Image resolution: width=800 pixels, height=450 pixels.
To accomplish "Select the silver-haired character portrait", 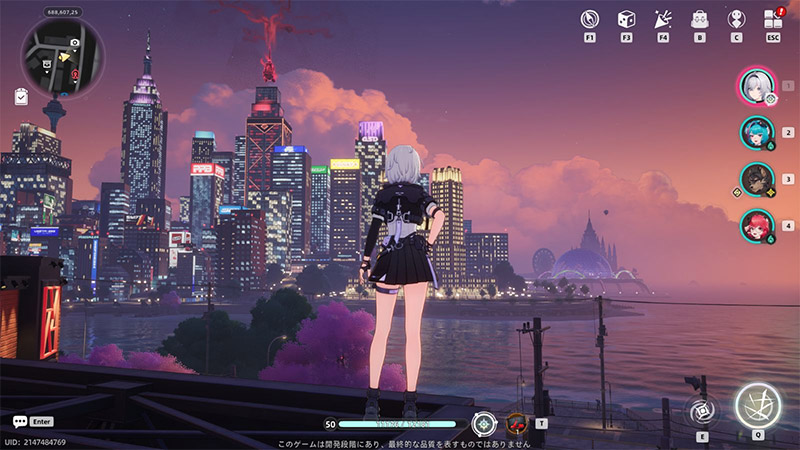I will tap(757, 86).
